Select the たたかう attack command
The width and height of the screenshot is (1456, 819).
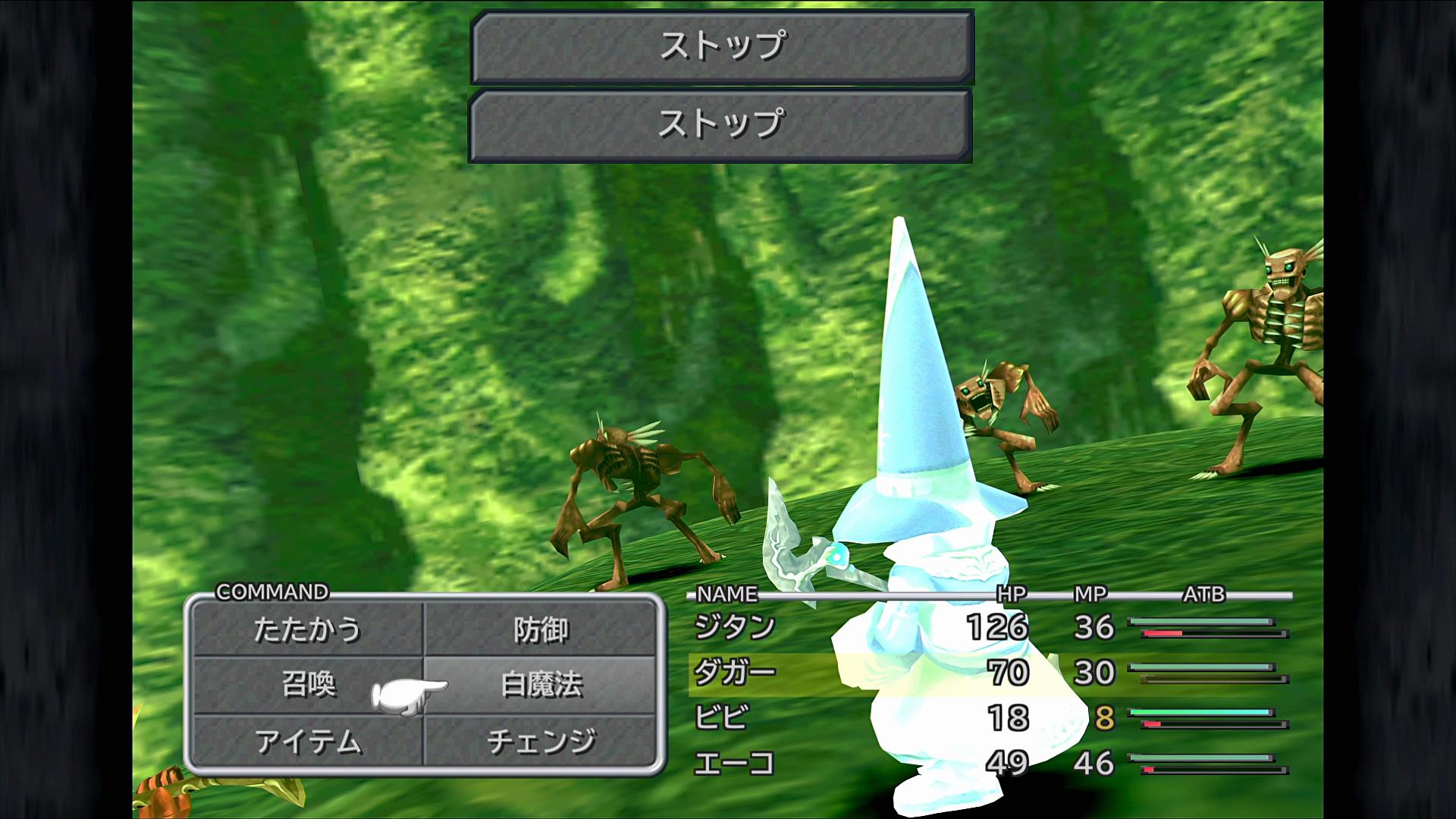pos(307,629)
